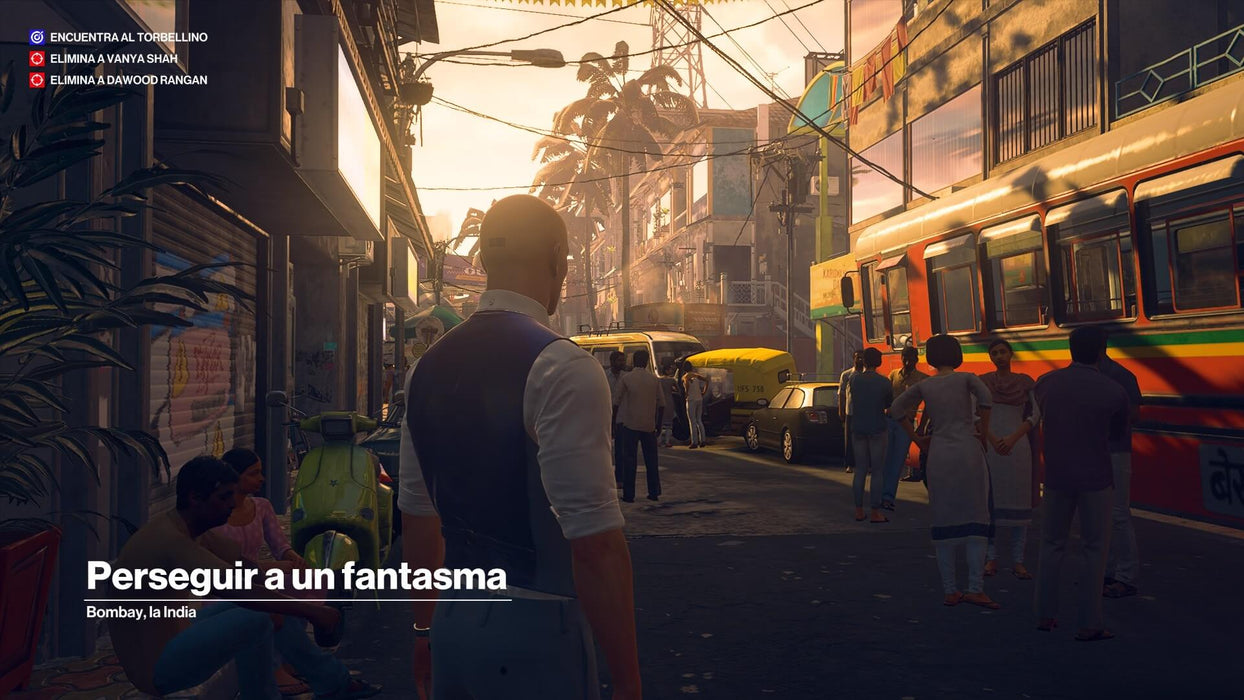Select the 'Encuentra al Torbellino' objective
1244x700 pixels.
128,37
